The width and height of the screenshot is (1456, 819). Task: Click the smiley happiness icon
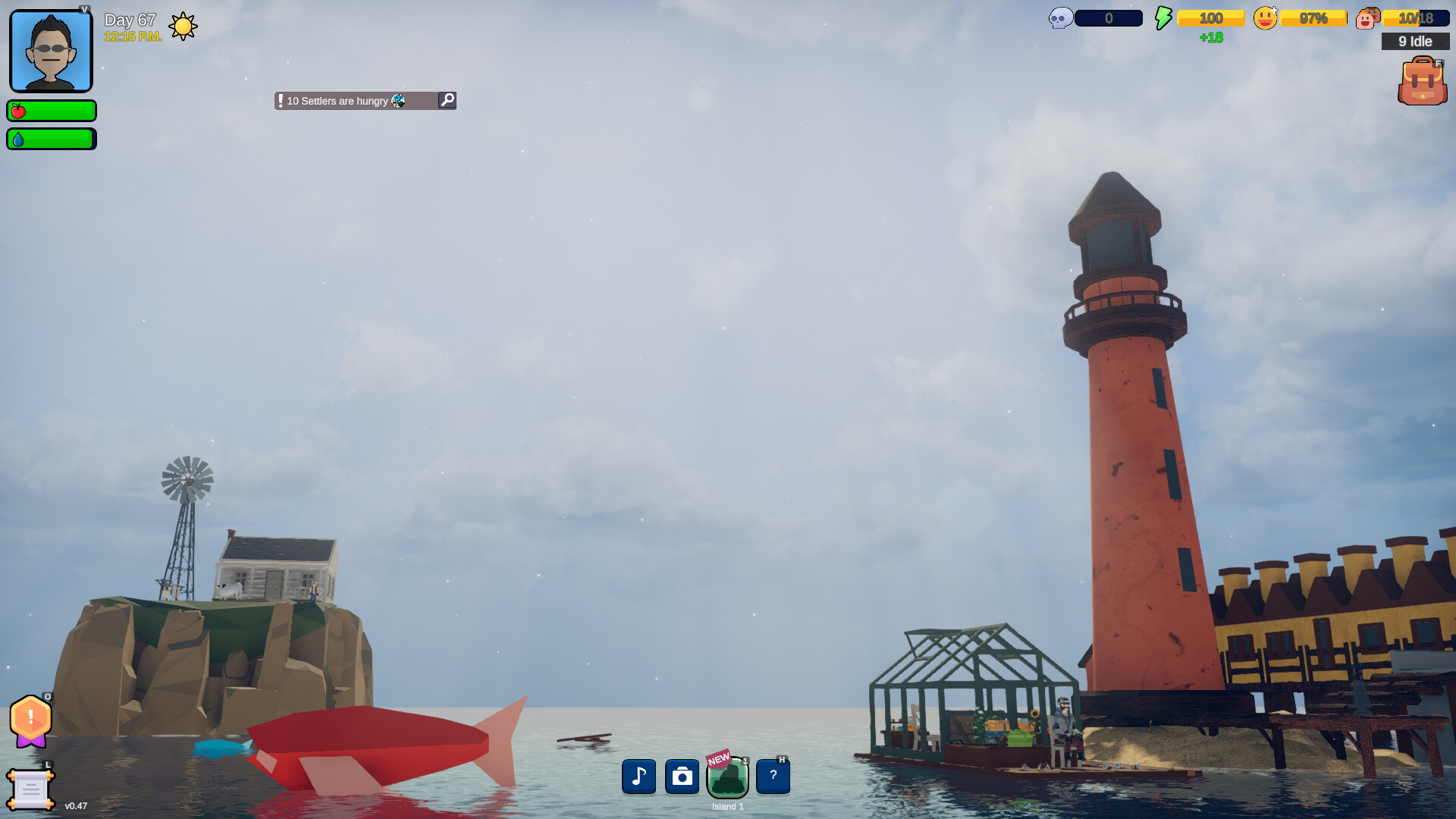tap(1263, 17)
